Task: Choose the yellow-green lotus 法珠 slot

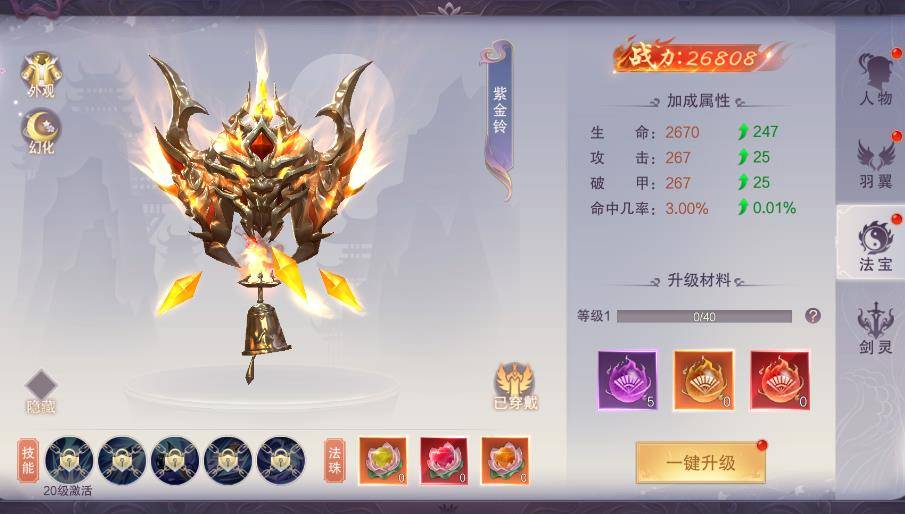Action: click(x=382, y=461)
